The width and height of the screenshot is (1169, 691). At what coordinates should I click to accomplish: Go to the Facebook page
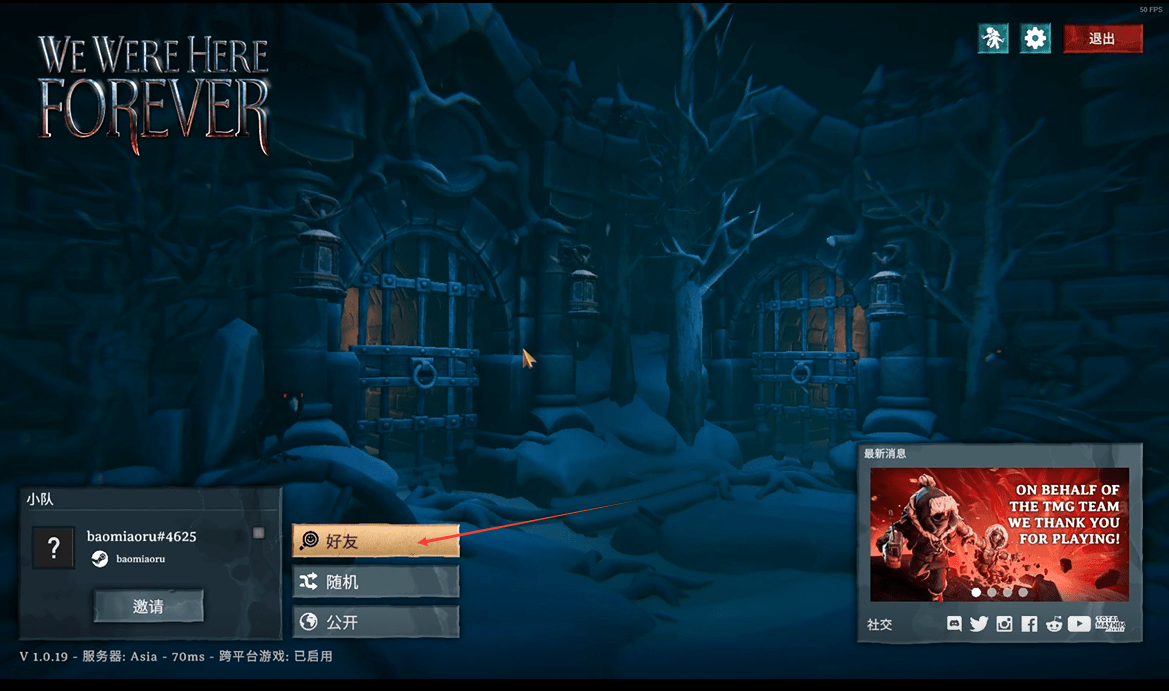click(x=1029, y=624)
